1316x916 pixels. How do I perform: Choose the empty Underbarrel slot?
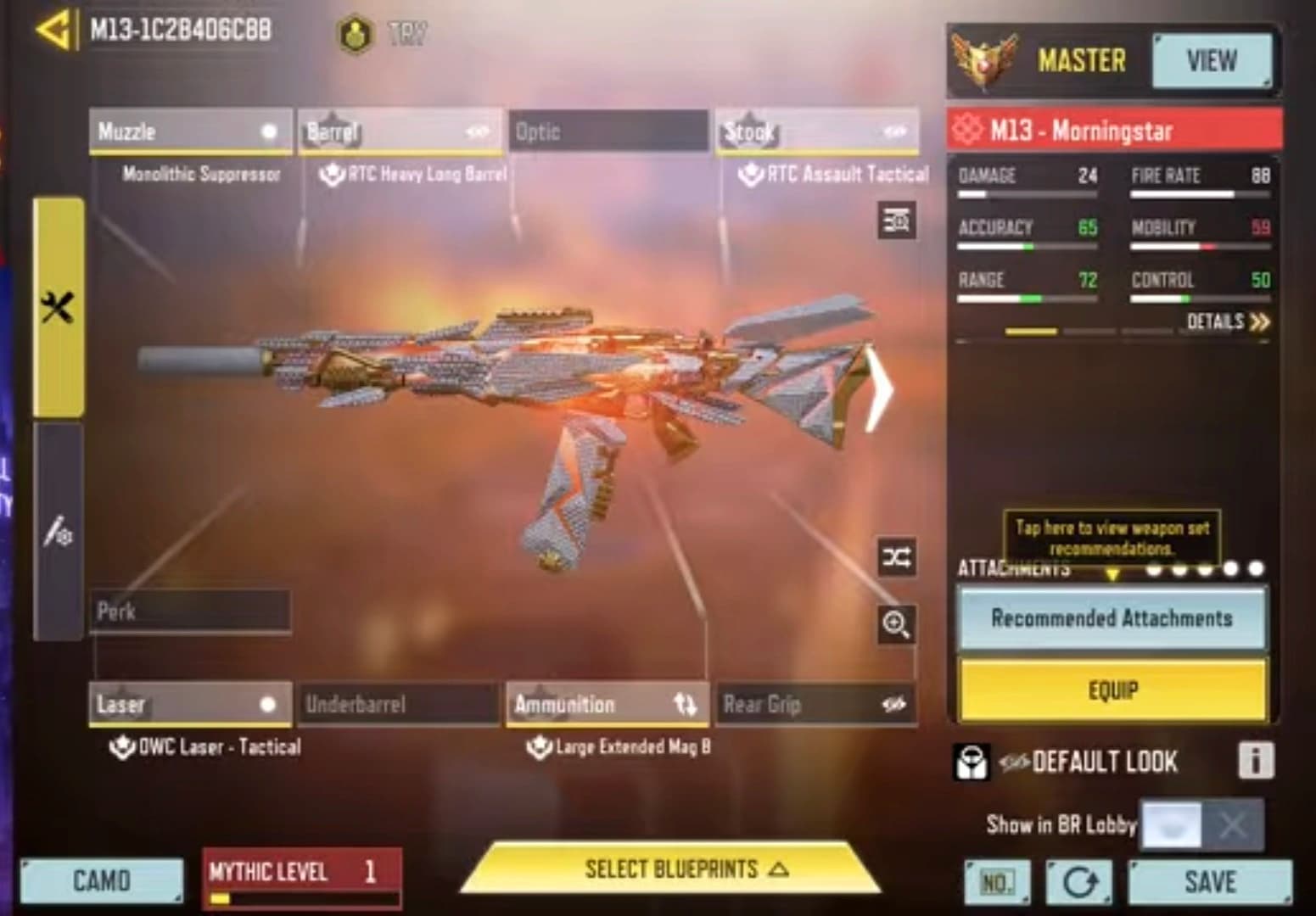pyautogui.click(x=399, y=704)
